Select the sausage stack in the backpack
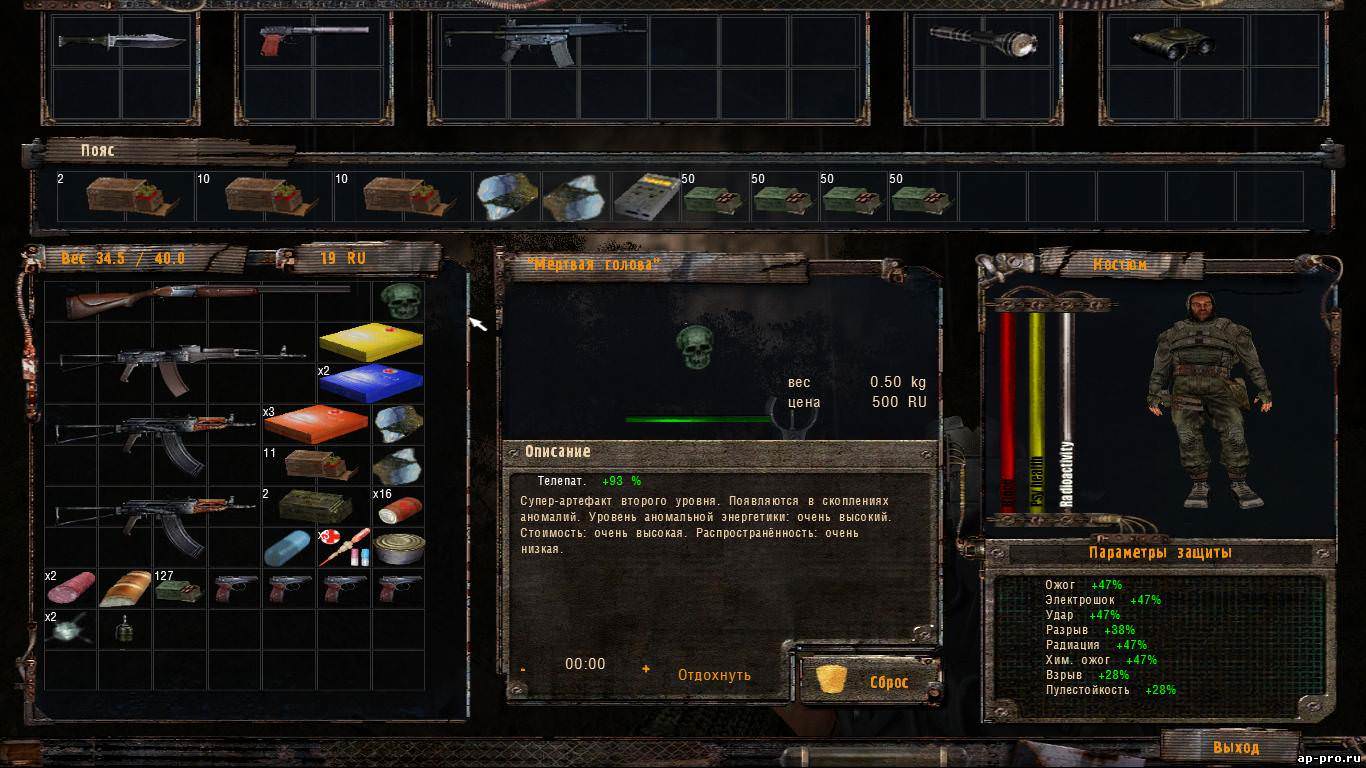This screenshot has height=768, width=1366. [71, 588]
